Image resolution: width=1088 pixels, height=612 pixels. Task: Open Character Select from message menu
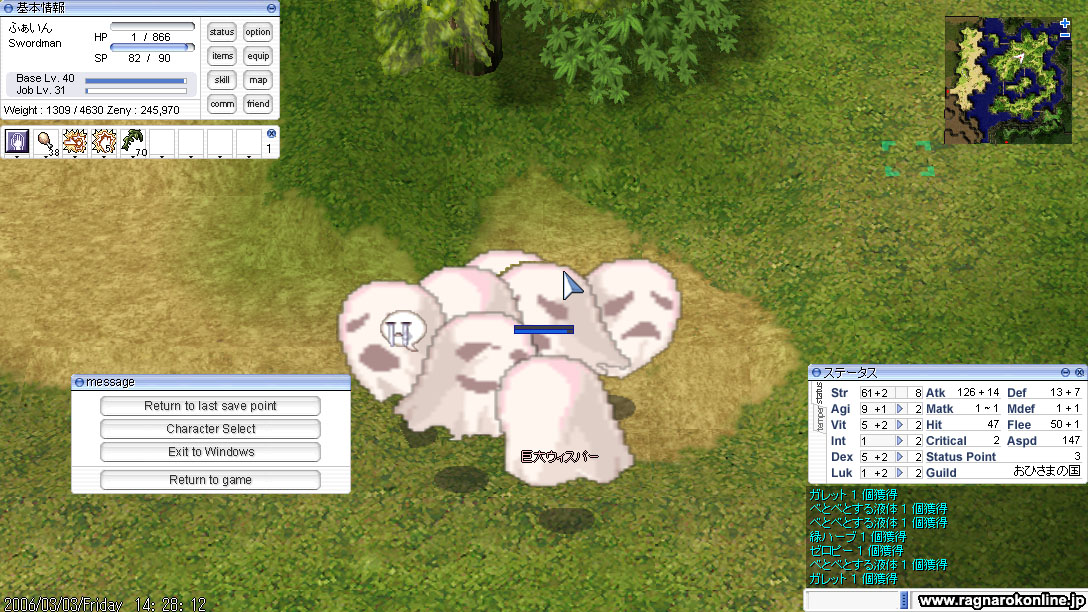tap(210, 429)
